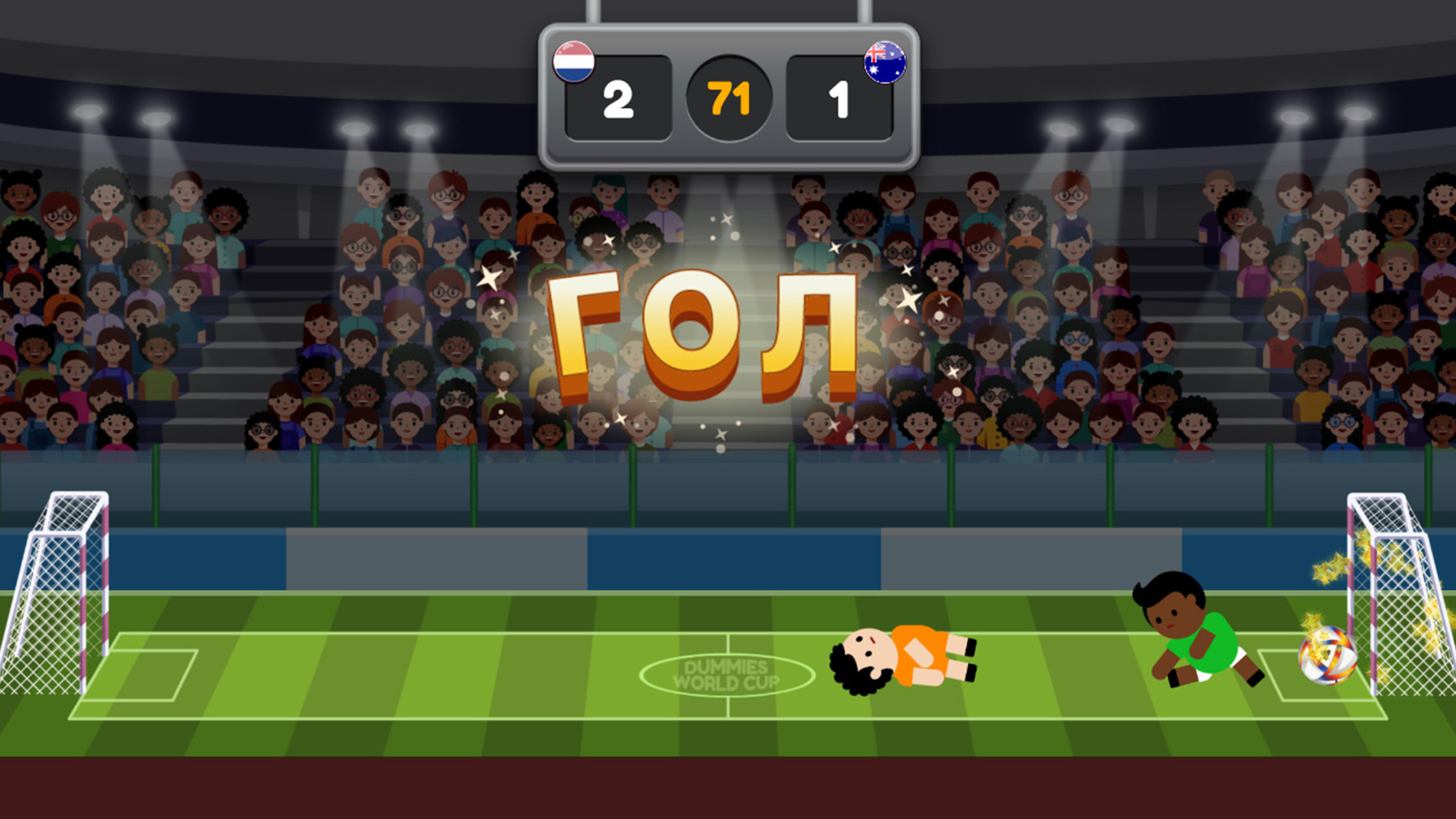Click the Netherlands flag on the scoreboard

[x=574, y=61]
